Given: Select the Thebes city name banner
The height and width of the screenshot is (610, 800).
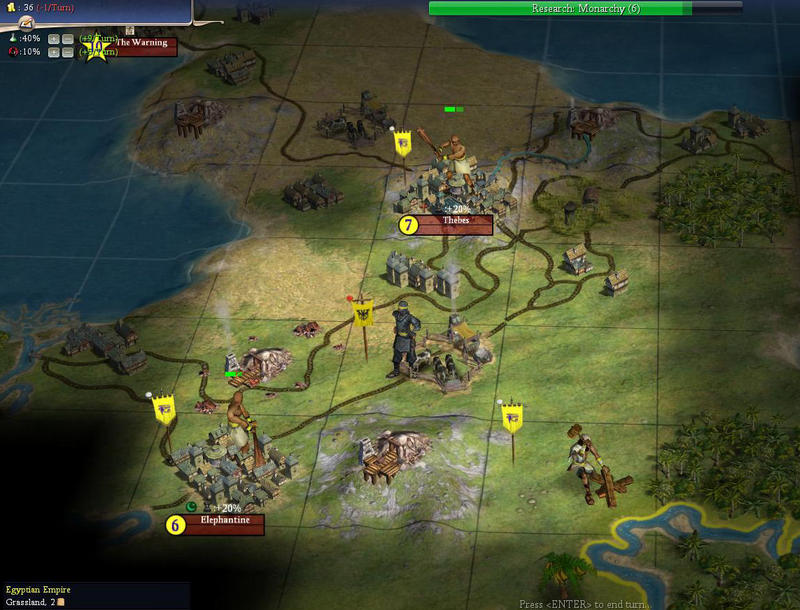Looking at the screenshot, I should click(455, 223).
